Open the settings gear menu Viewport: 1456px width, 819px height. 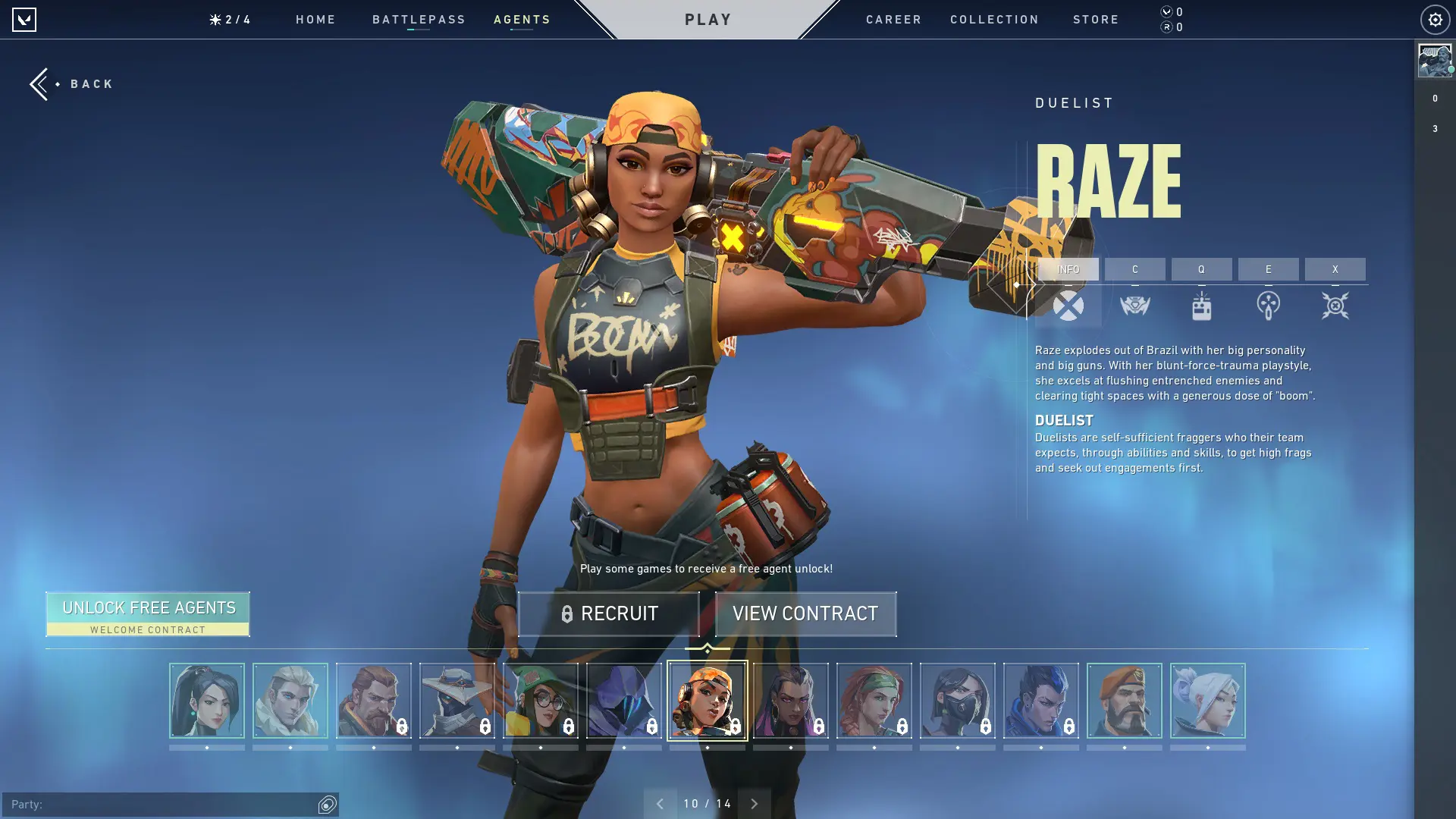point(1433,20)
